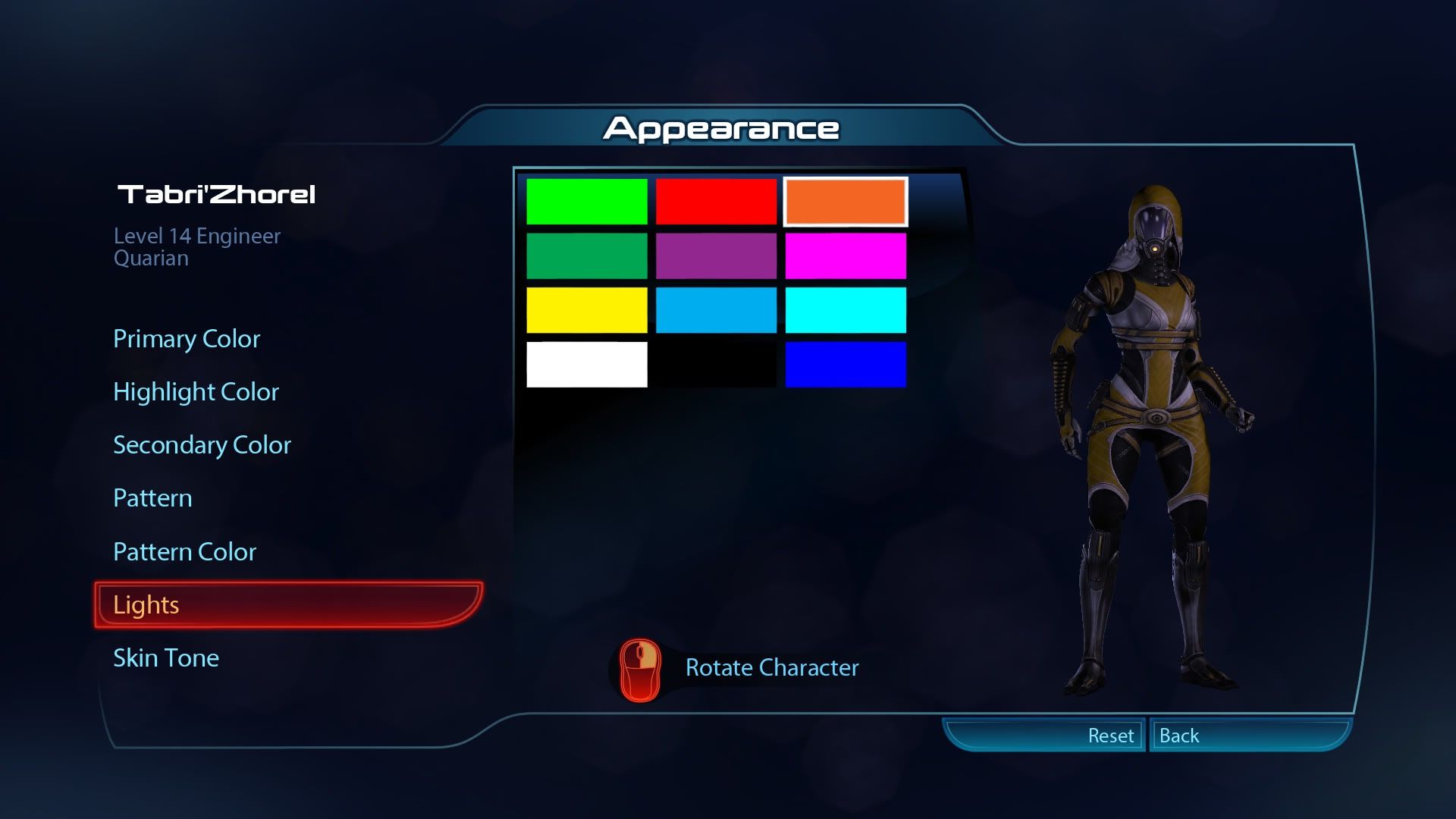The width and height of the screenshot is (1456, 819).
Task: Open the Skin Tone option
Action: pos(166,658)
